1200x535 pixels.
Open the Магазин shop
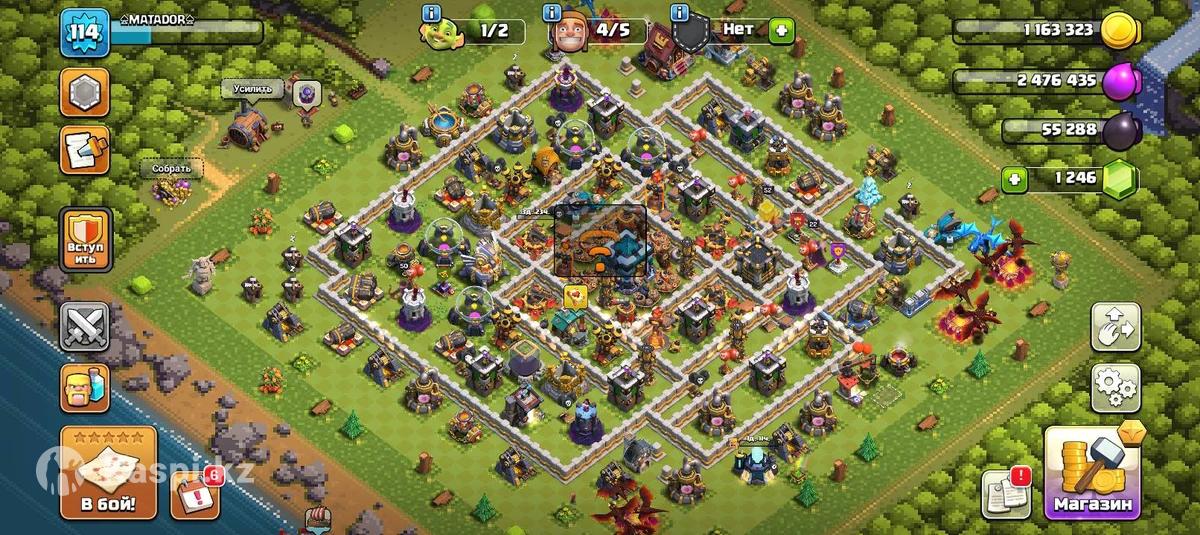tap(1092, 473)
